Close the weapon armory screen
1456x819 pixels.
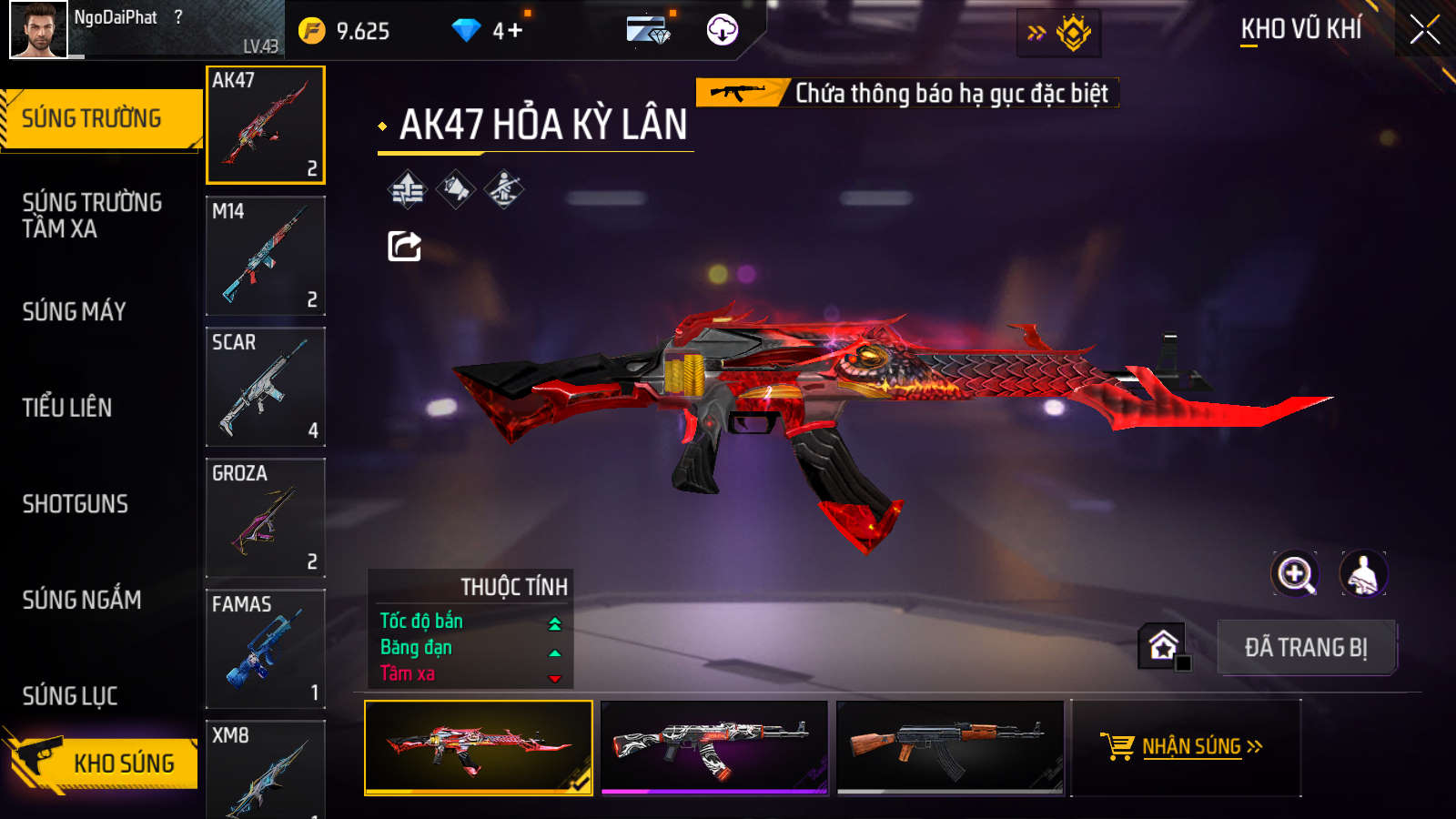pos(1424,30)
